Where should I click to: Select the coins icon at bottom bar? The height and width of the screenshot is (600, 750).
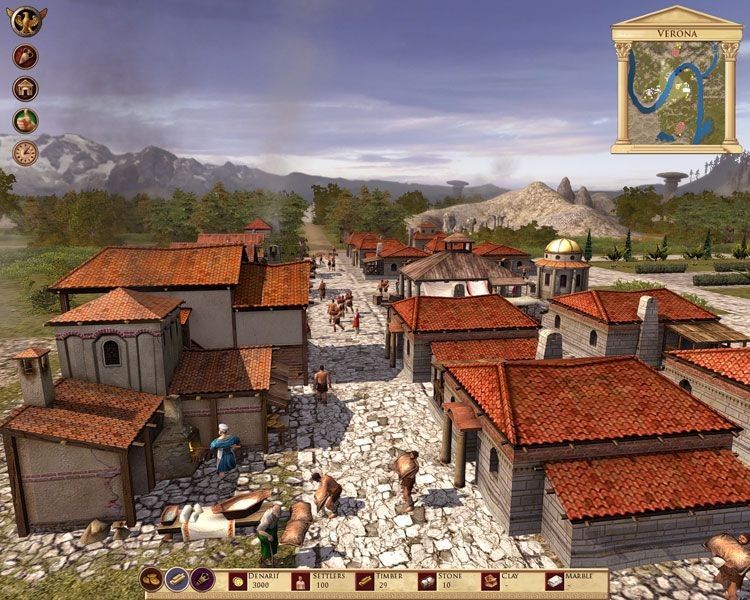tap(152, 580)
